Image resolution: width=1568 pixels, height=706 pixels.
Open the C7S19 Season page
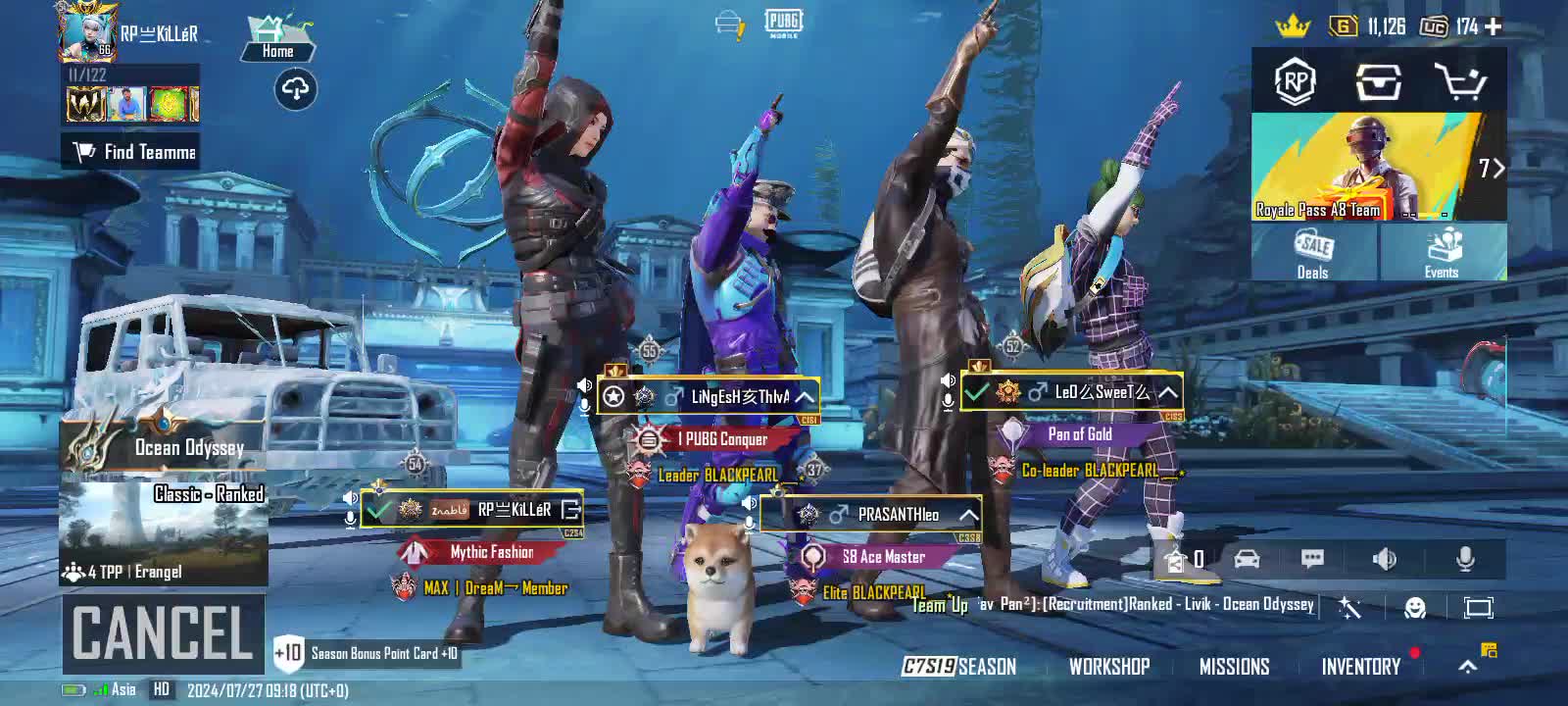tap(958, 667)
